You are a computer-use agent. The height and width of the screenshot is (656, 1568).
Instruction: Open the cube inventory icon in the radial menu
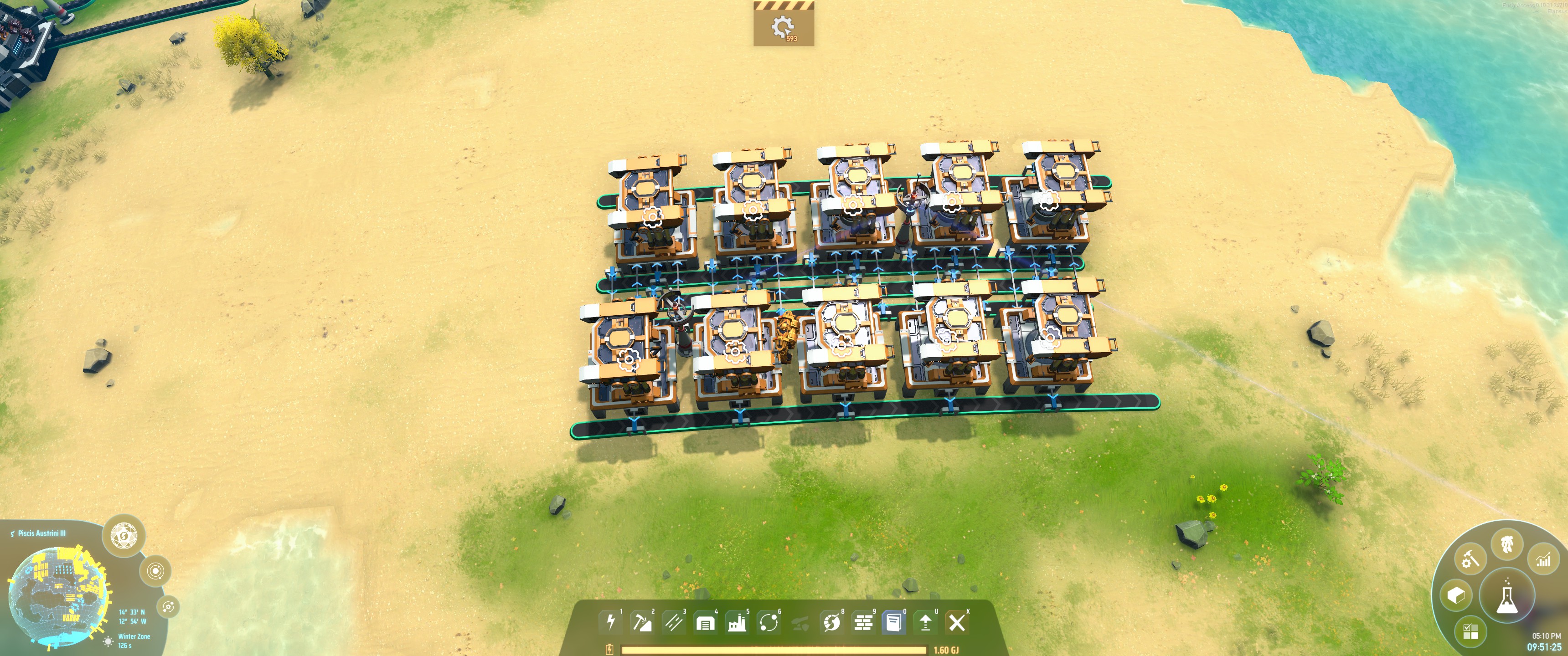point(1457,596)
